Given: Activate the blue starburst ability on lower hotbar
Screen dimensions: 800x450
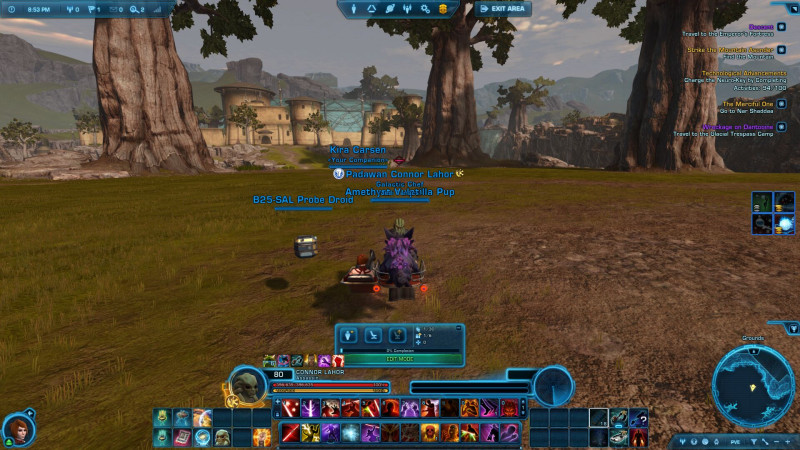Looking at the screenshot, I should tap(350, 434).
